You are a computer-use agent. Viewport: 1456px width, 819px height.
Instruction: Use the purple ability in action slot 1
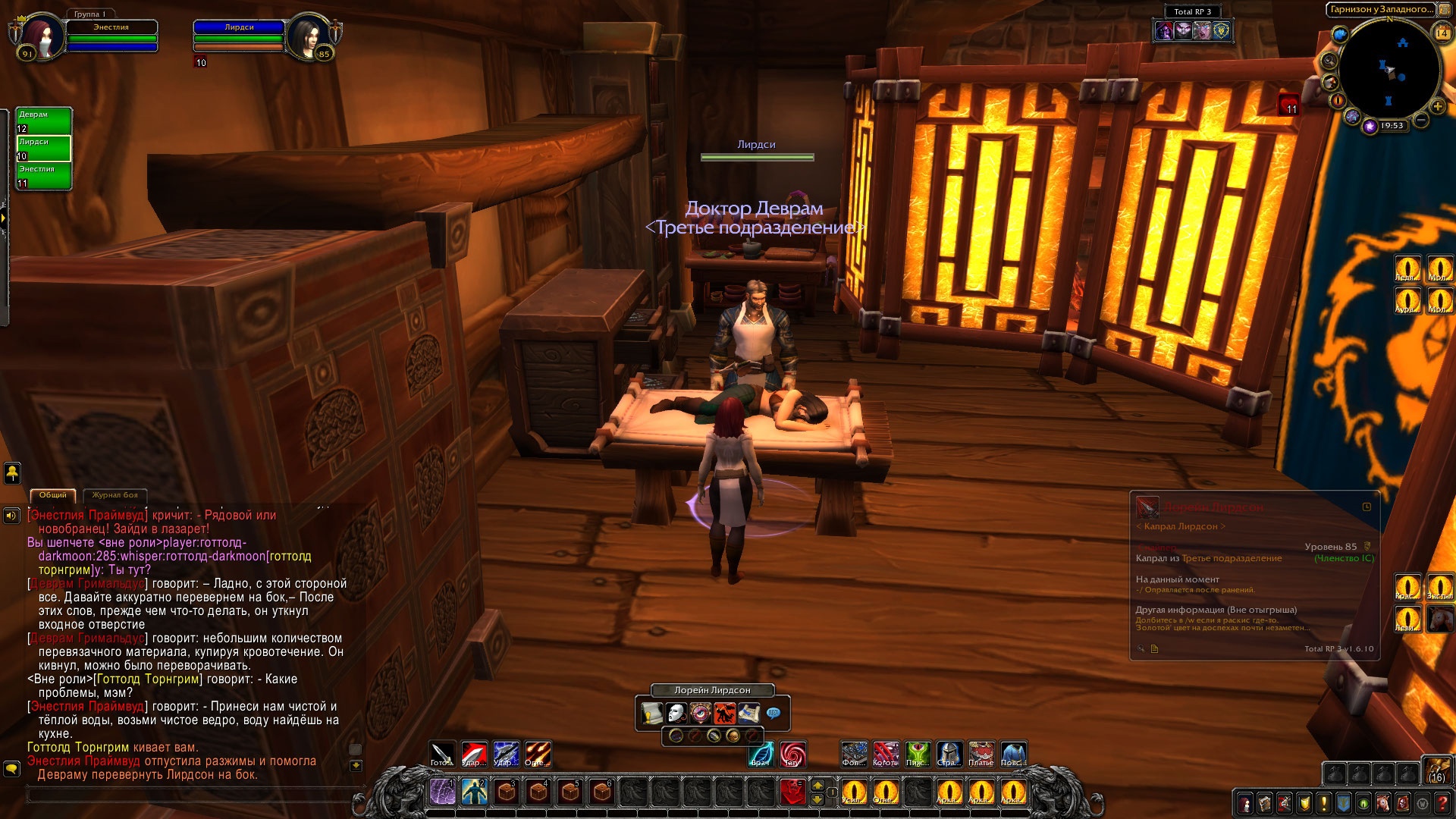pyautogui.click(x=442, y=792)
